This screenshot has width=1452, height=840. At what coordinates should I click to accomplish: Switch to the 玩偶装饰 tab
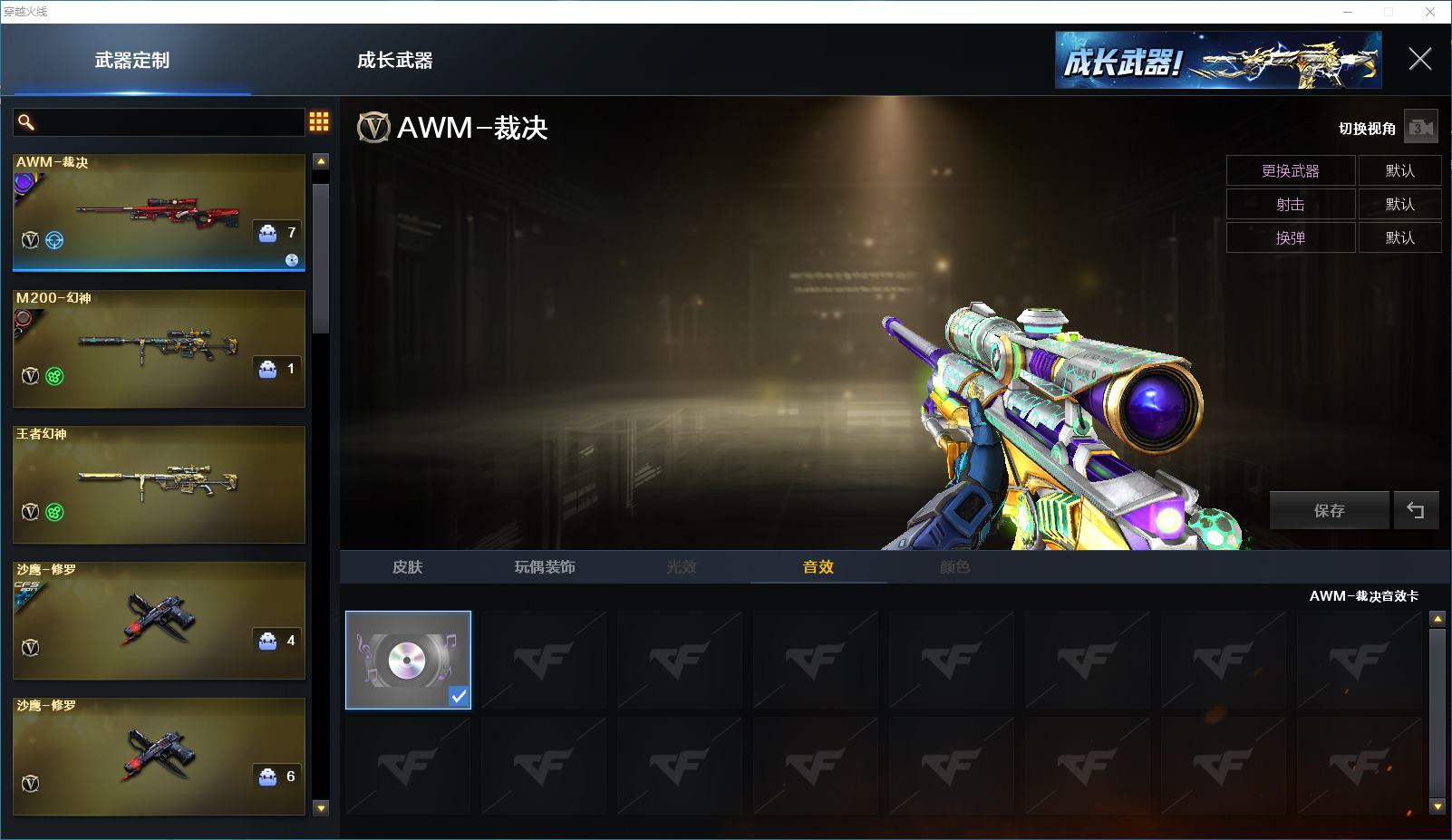coord(544,566)
